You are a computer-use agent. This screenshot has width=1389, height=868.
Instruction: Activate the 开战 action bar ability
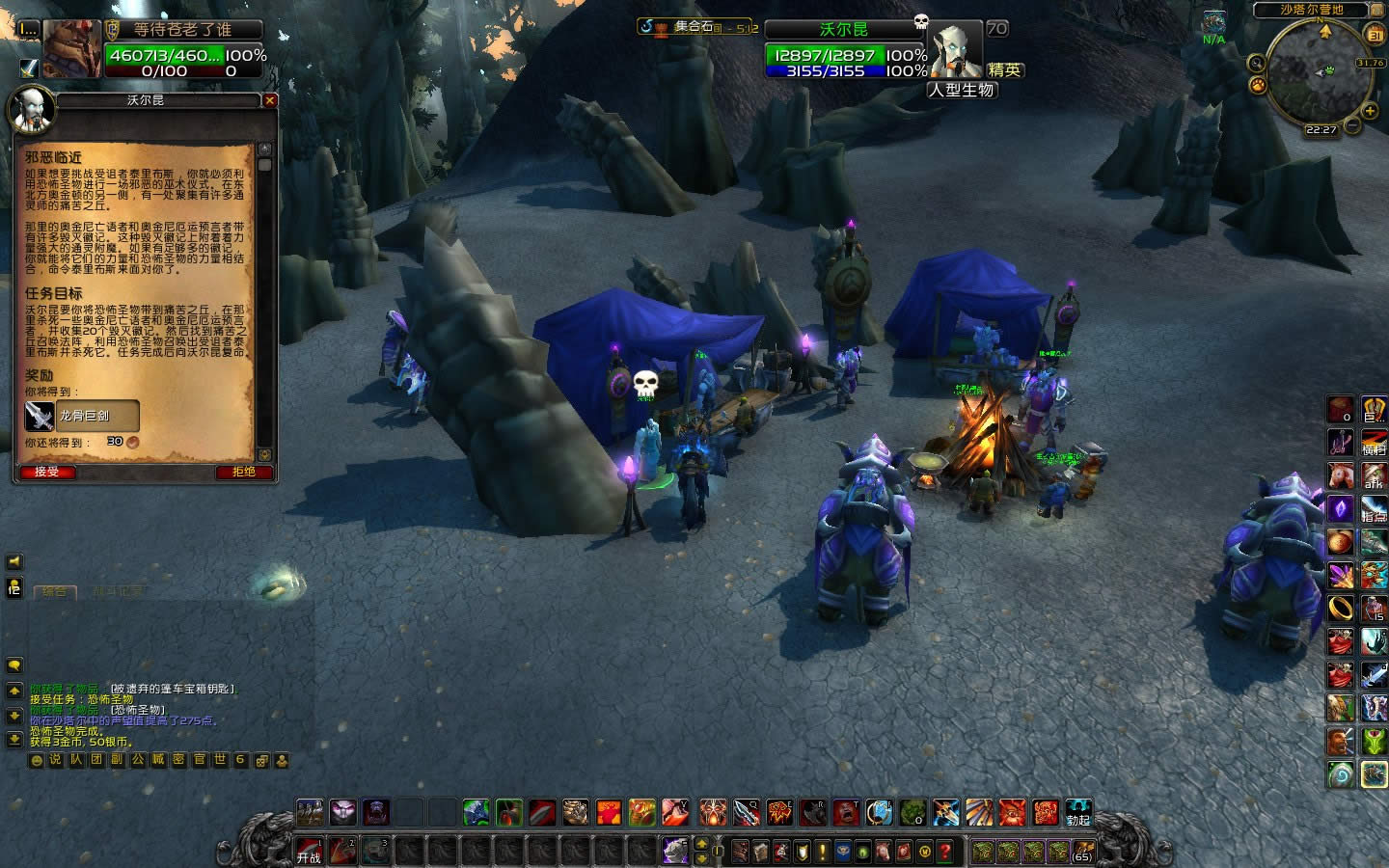coord(309,851)
